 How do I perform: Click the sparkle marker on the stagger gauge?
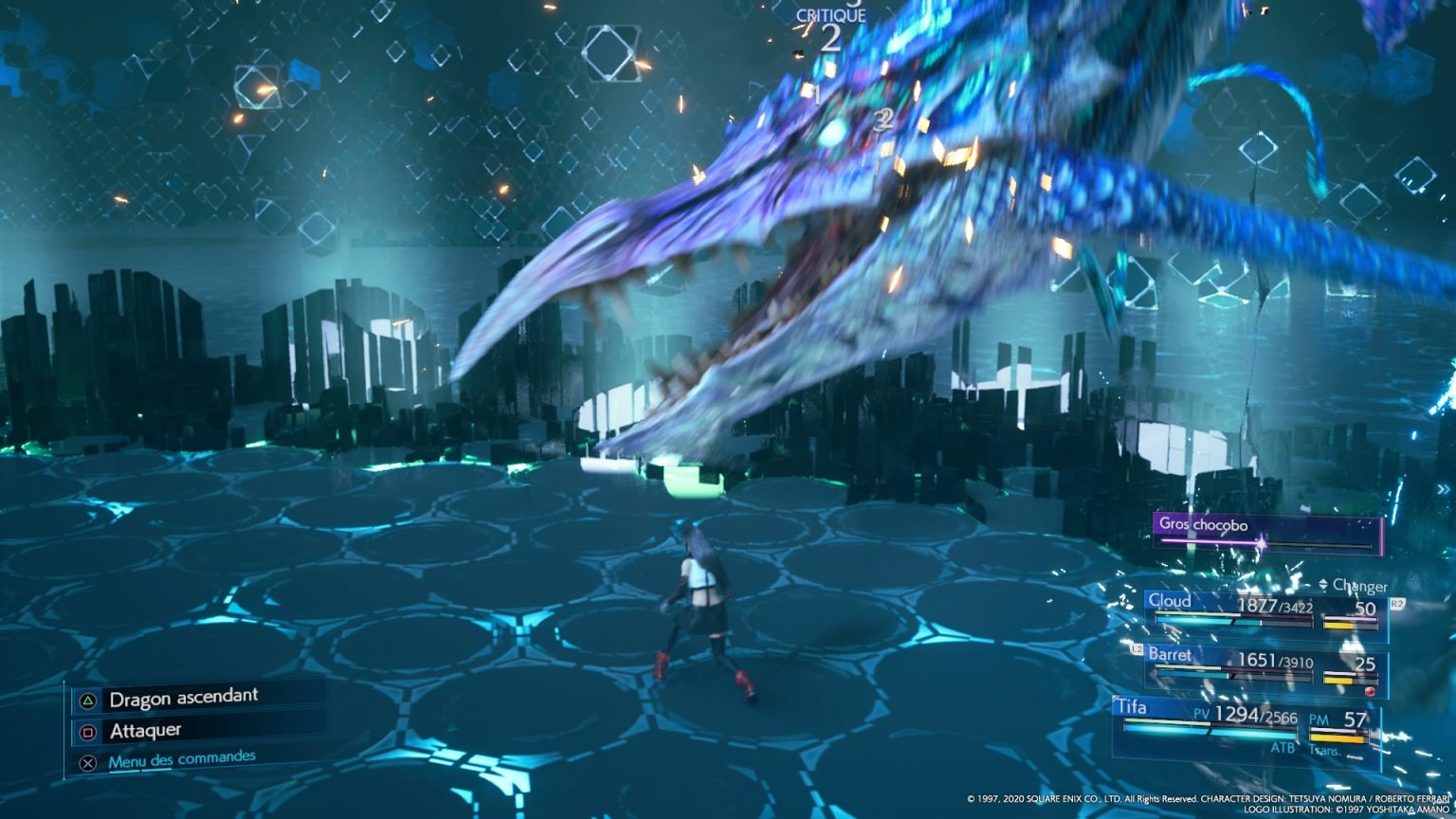(1261, 542)
